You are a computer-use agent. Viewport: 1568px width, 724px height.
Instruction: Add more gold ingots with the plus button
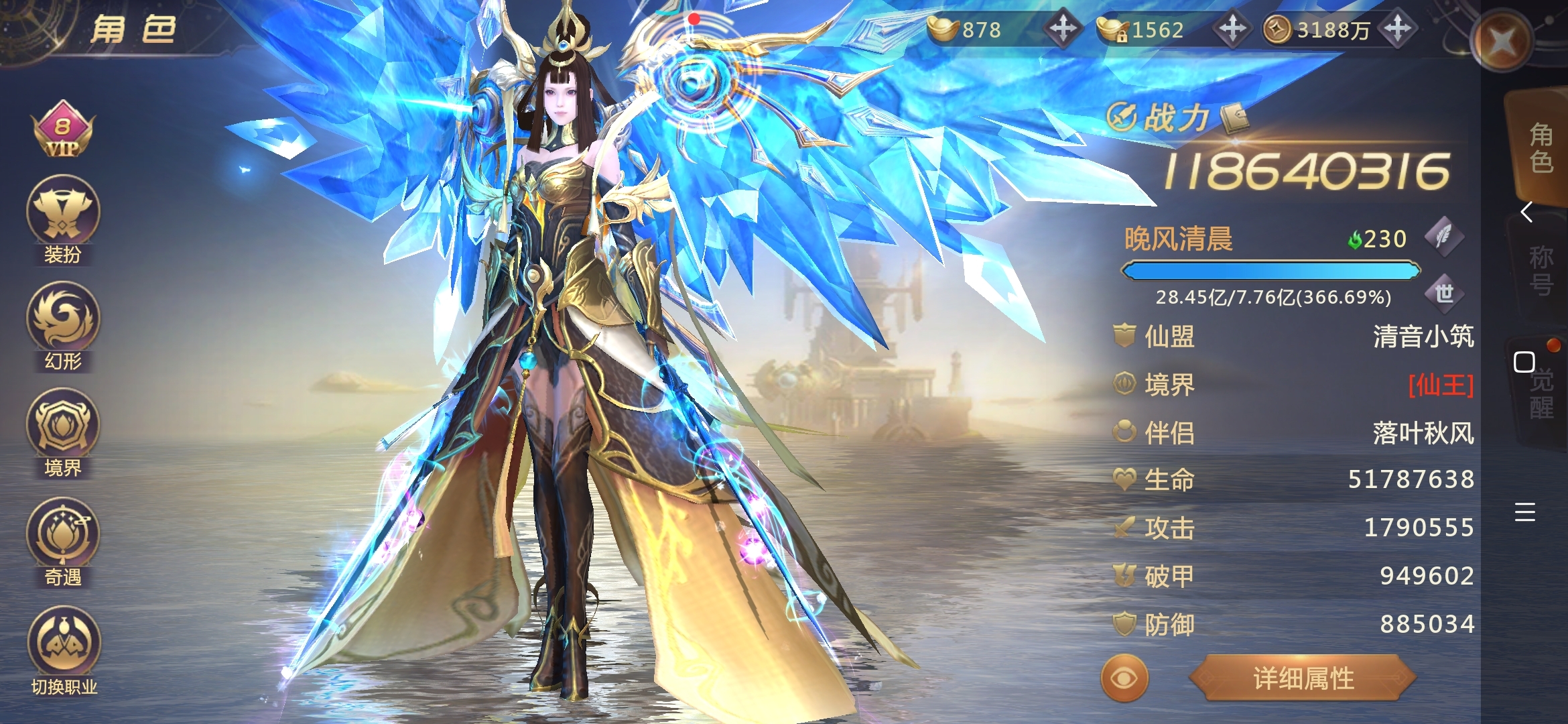(1063, 29)
